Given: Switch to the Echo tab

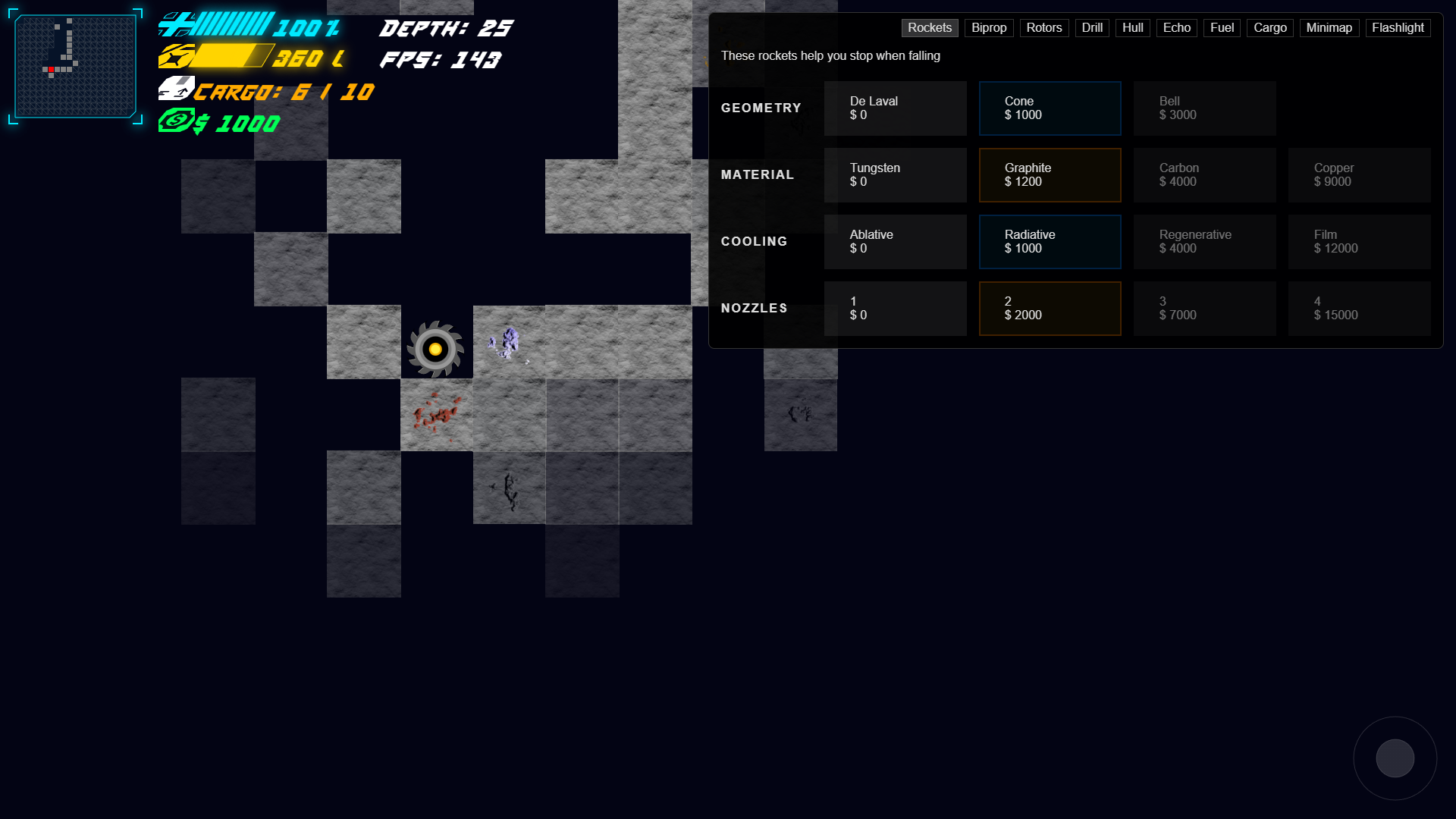Looking at the screenshot, I should point(1176,28).
